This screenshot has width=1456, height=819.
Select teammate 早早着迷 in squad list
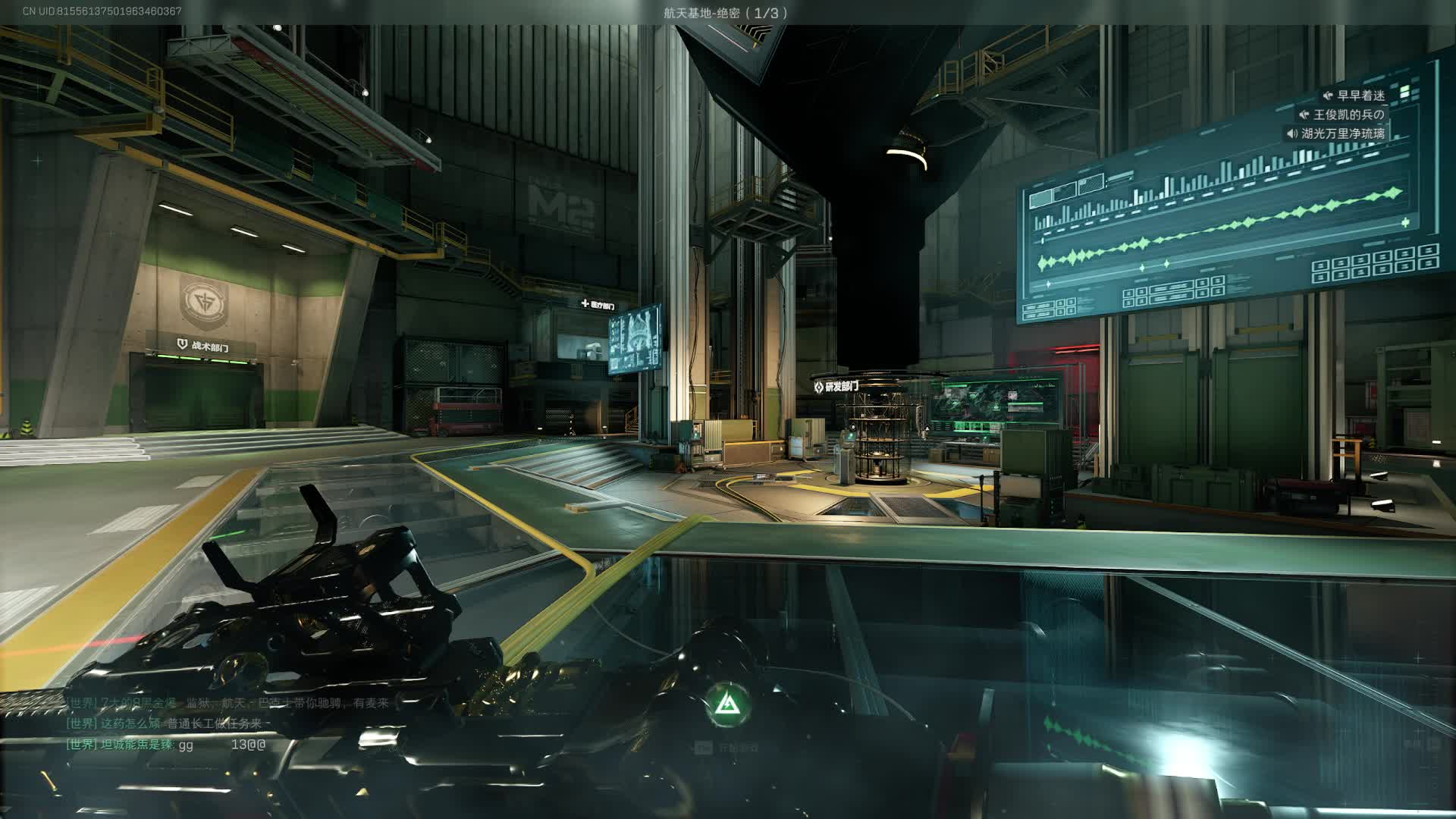(x=1360, y=96)
